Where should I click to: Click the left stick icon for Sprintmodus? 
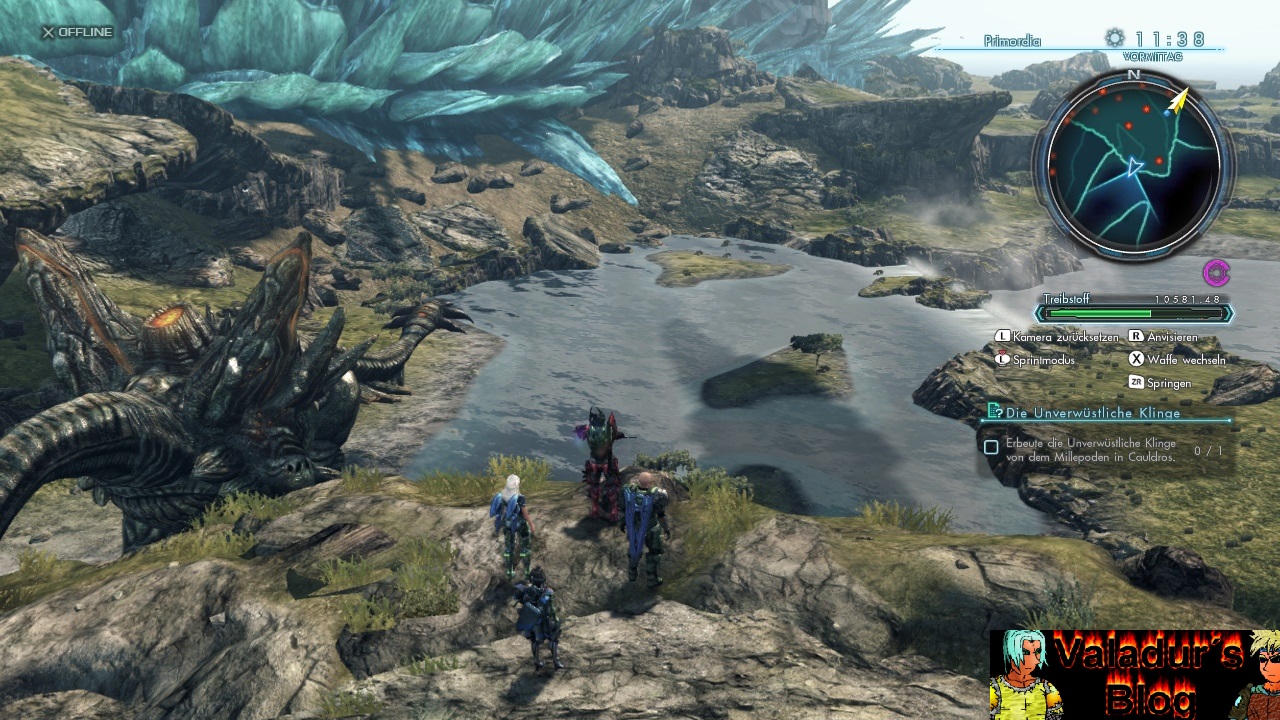click(x=1003, y=359)
